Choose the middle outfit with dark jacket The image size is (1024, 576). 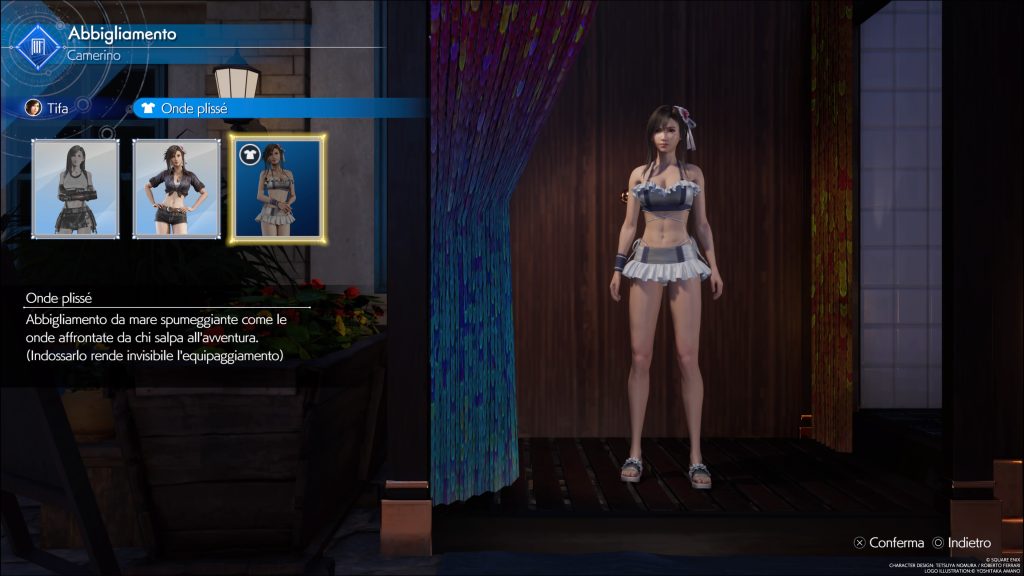coord(176,189)
